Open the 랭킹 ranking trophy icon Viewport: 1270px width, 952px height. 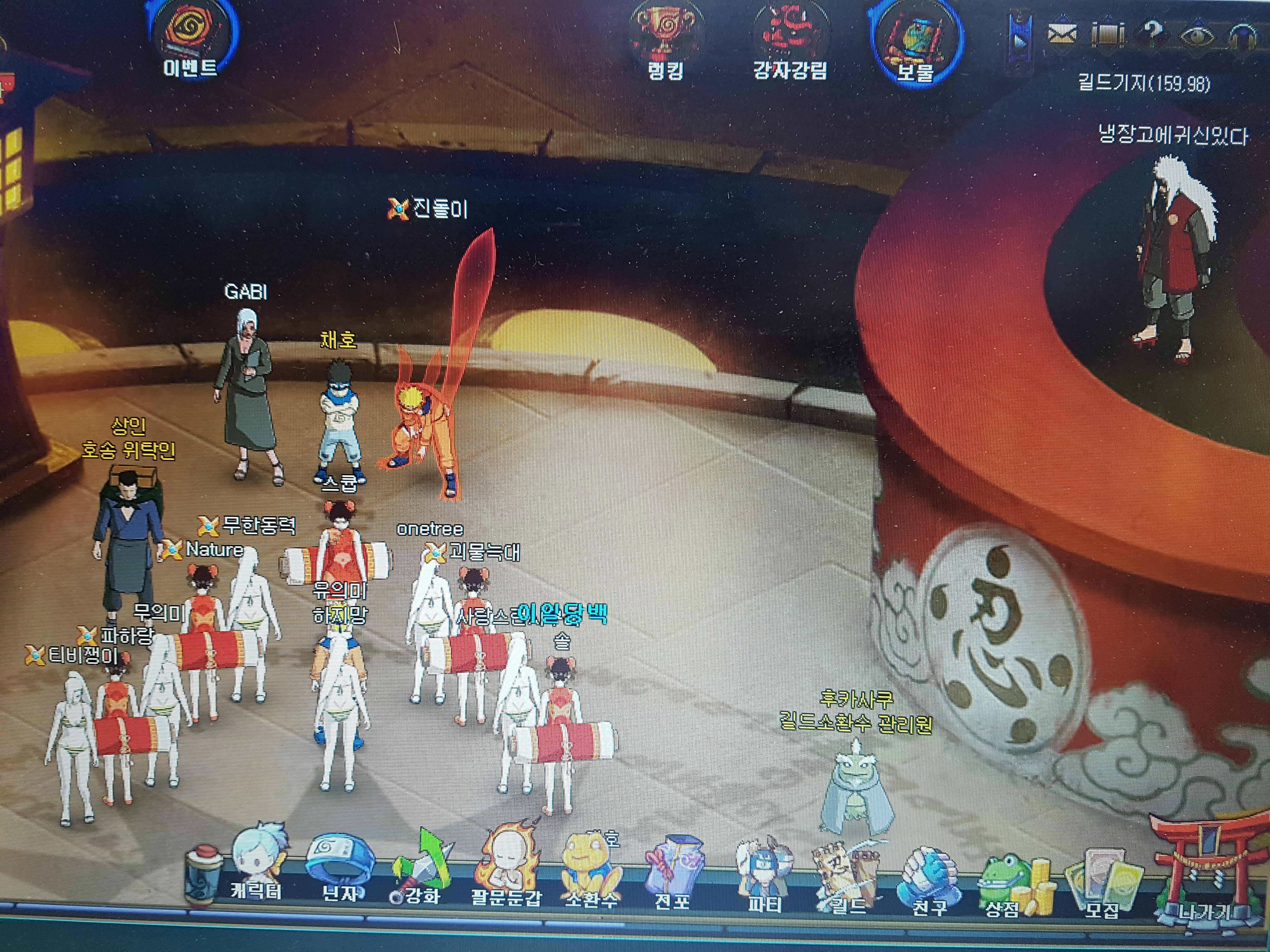[x=665, y=40]
